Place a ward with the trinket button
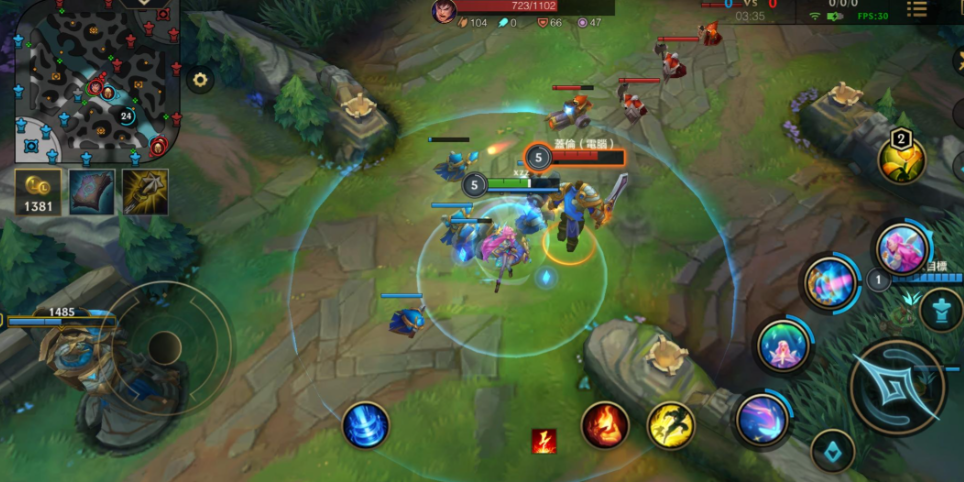This screenshot has height=482, width=964. pos(832,452)
